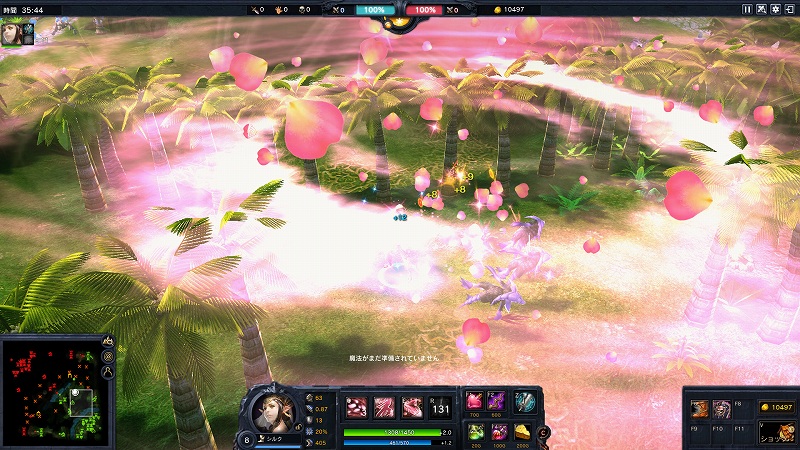
Task: Pause the game with the pause button
Action: click(x=747, y=9)
